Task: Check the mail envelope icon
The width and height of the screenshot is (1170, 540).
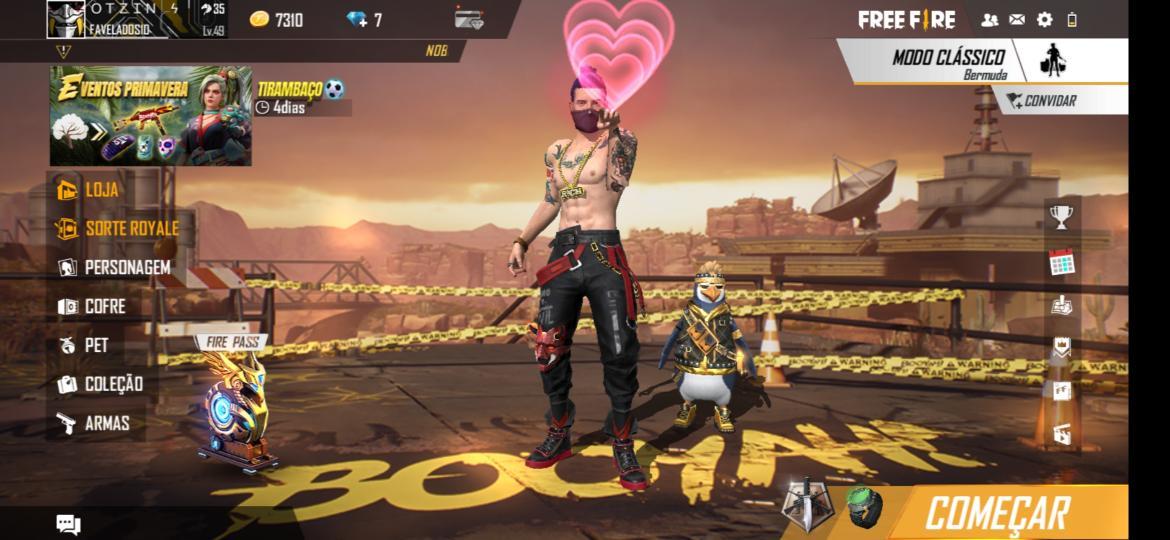Action: pos(1017,19)
